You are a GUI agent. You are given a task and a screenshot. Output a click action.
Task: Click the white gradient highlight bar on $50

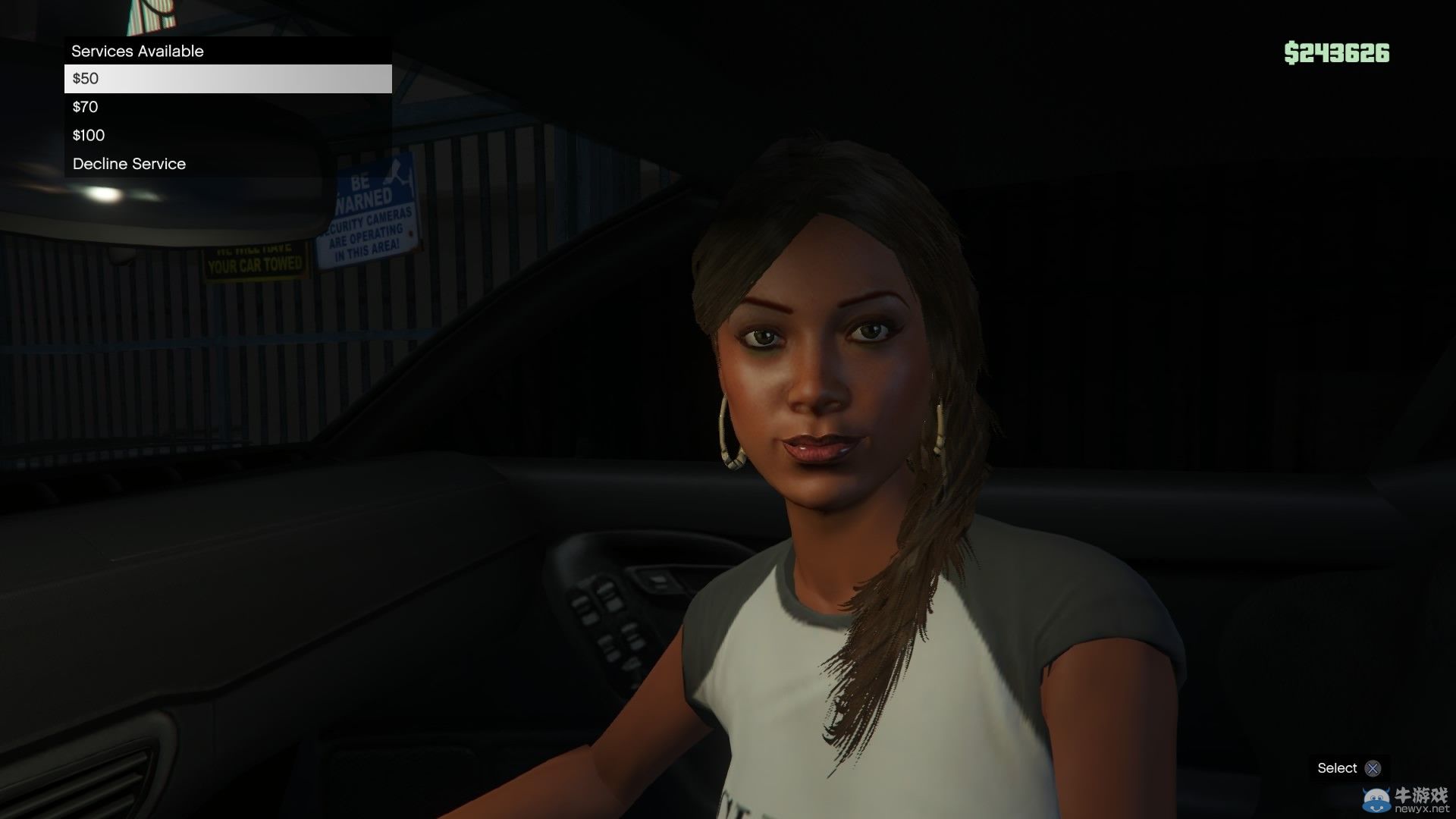(227, 78)
